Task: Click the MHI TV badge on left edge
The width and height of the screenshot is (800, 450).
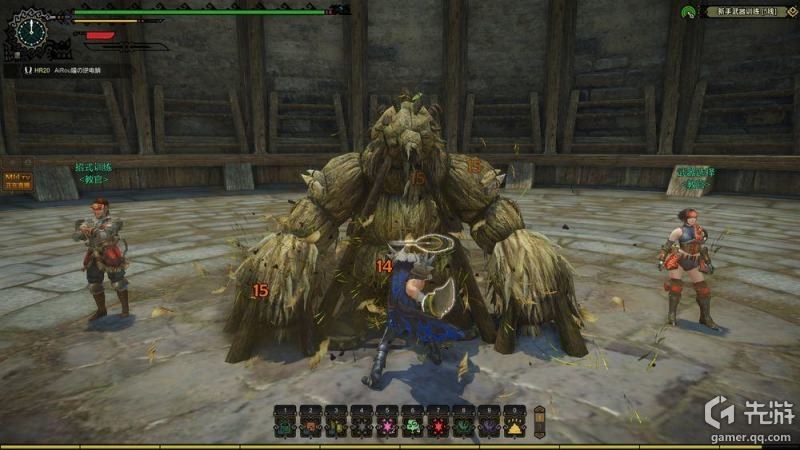Action: [x=17, y=181]
